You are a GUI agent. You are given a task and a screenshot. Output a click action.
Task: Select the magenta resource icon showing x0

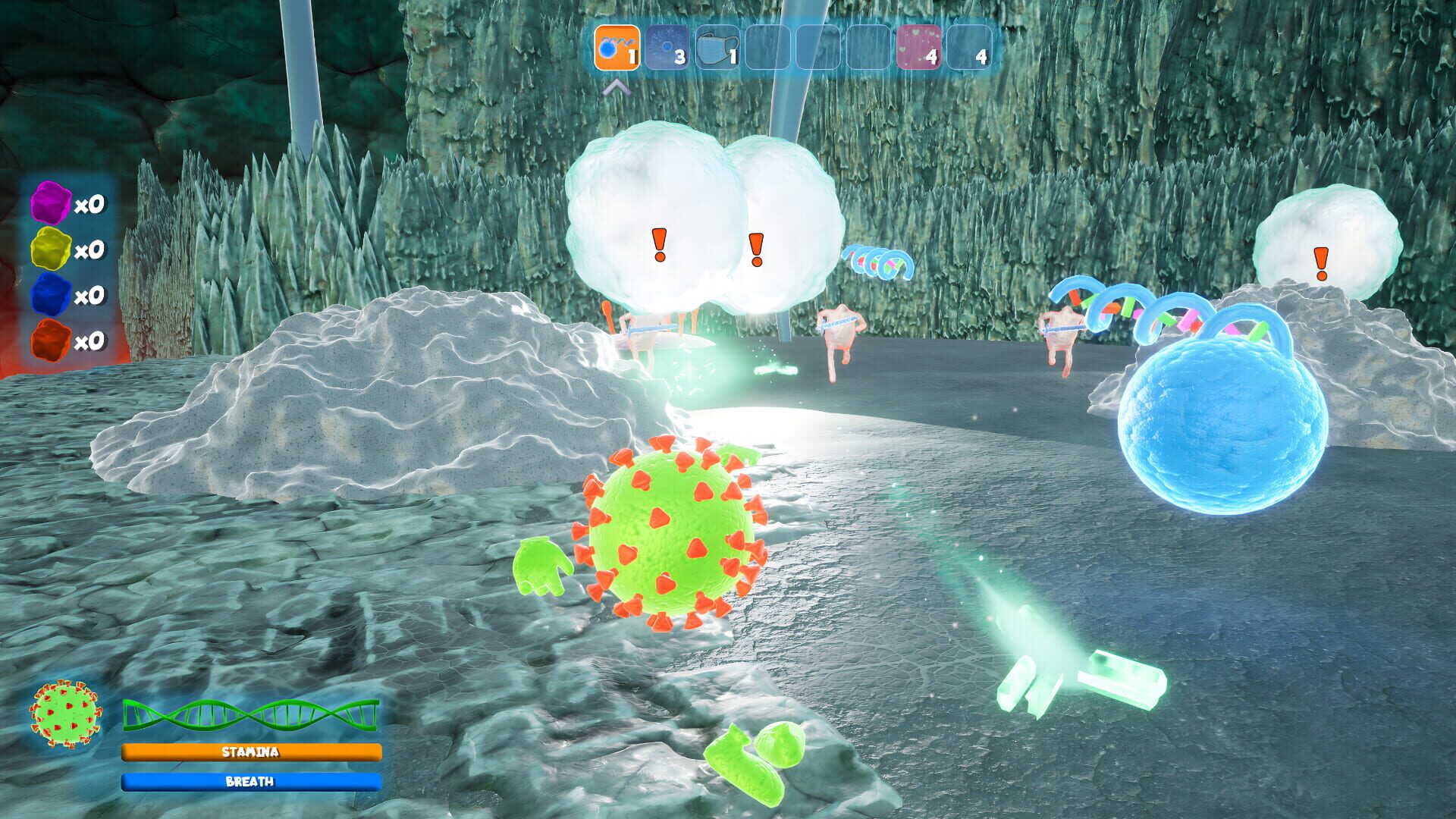click(x=49, y=203)
